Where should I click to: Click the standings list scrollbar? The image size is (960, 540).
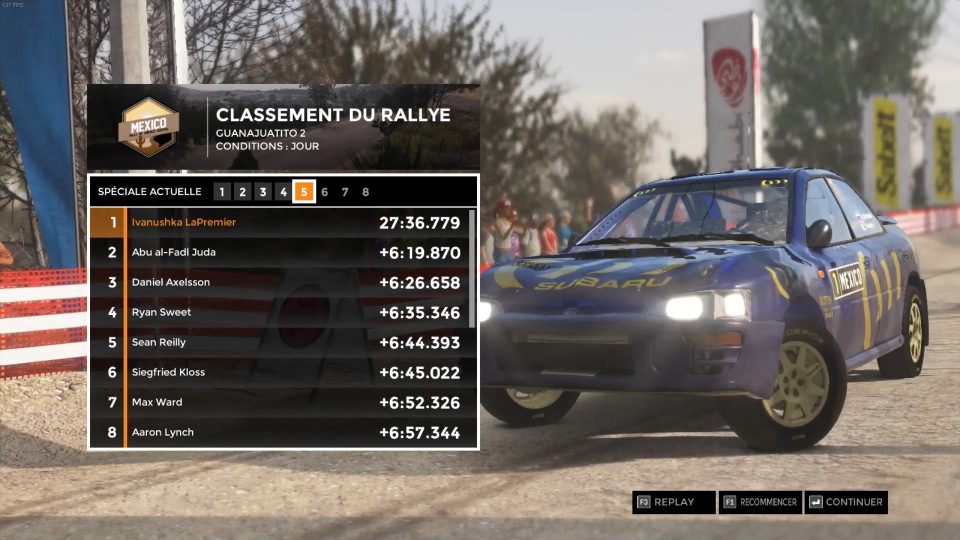(x=472, y=268)
